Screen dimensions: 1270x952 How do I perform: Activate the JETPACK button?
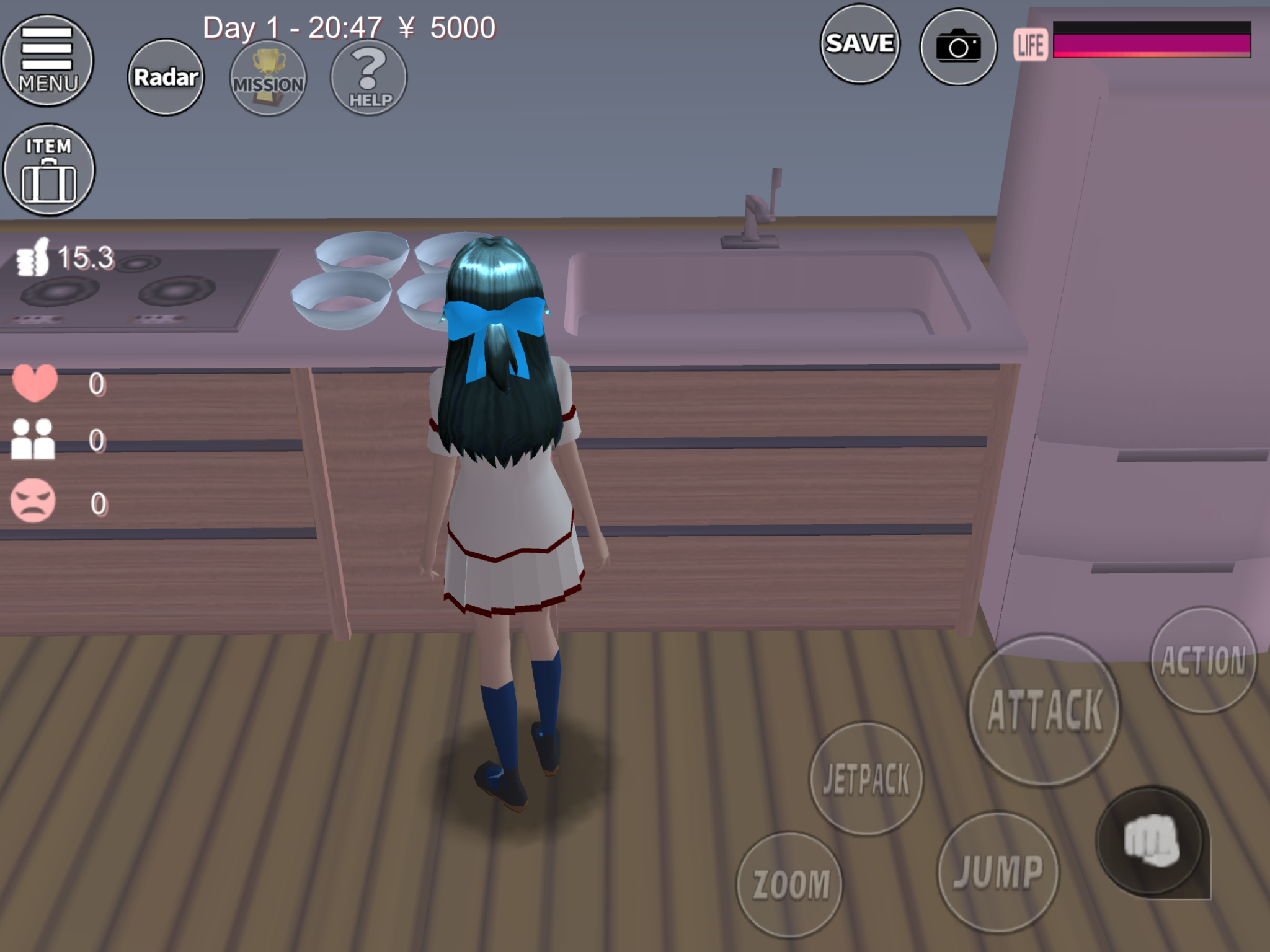coord(866,778)
